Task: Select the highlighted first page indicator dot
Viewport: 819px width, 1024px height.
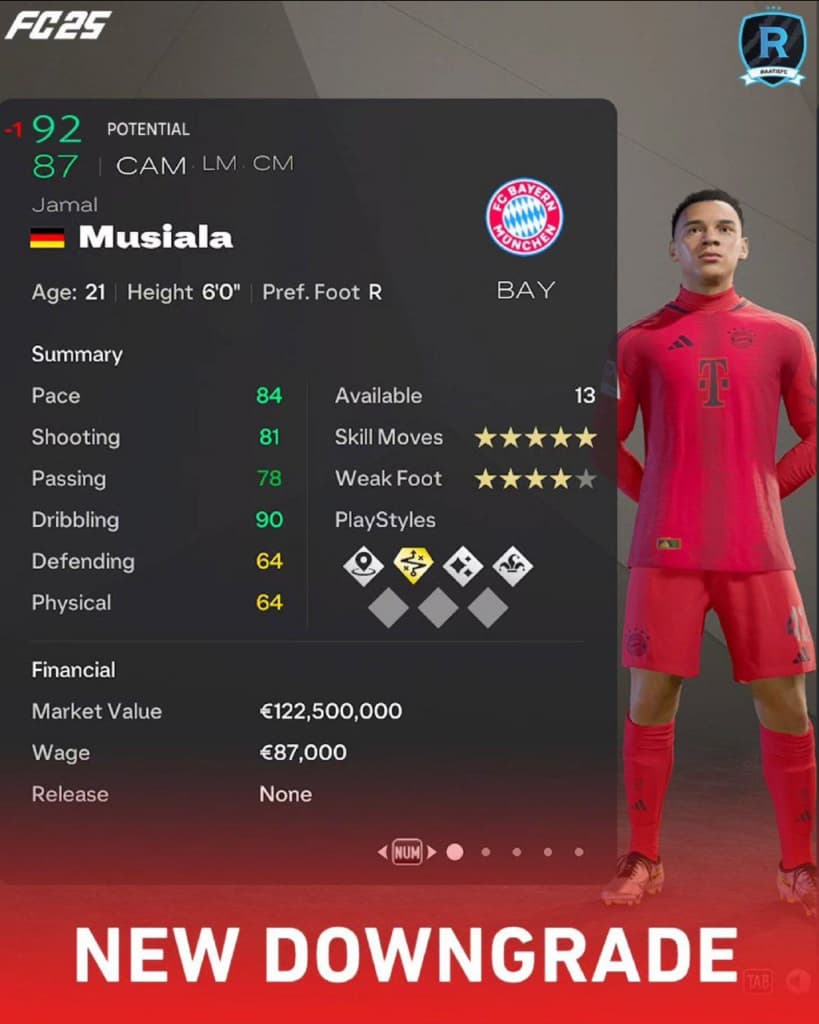Action: 455,852
